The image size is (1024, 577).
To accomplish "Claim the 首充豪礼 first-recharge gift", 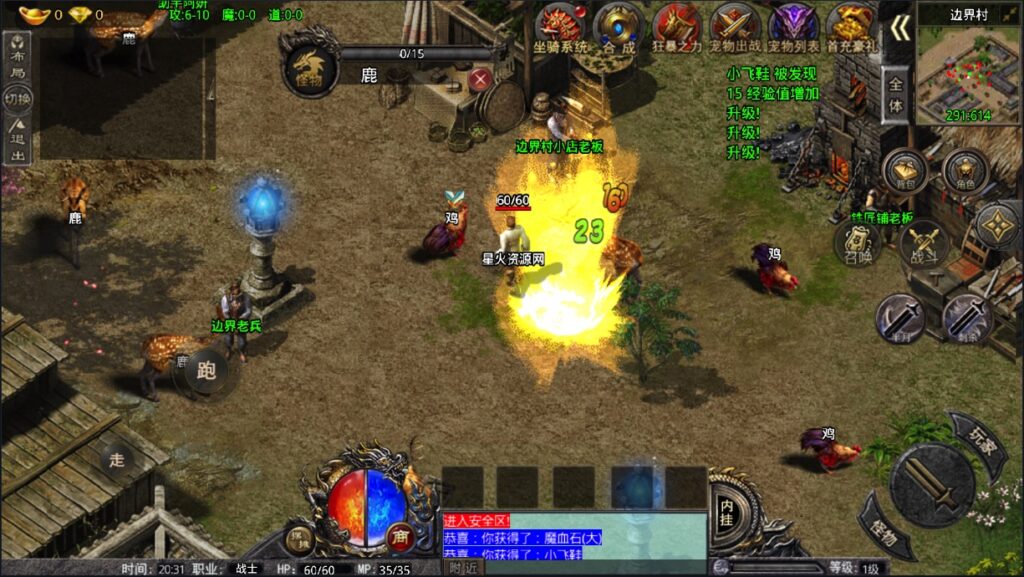I will coord(851,26).
